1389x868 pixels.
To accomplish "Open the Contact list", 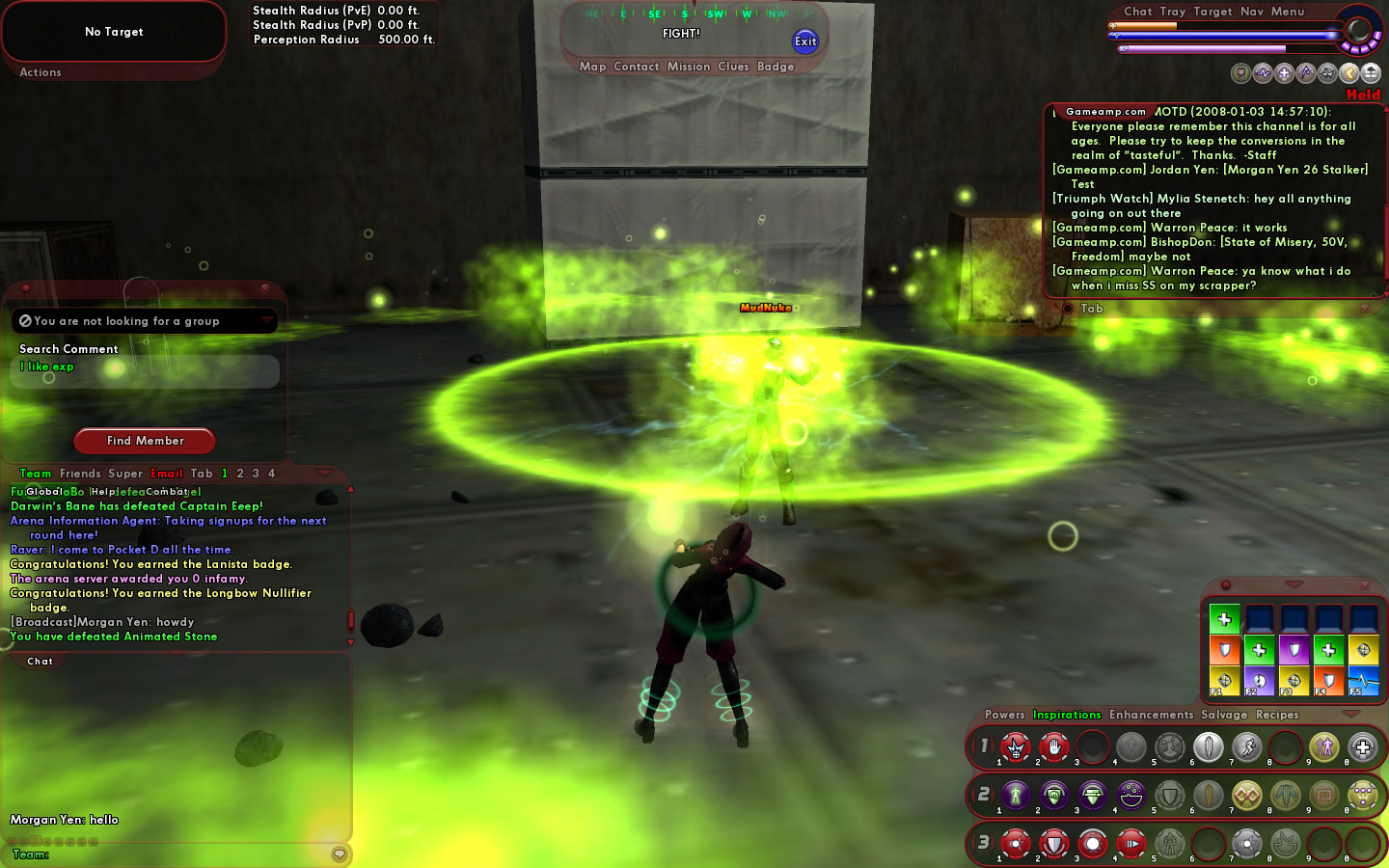I will click(636, 67).
